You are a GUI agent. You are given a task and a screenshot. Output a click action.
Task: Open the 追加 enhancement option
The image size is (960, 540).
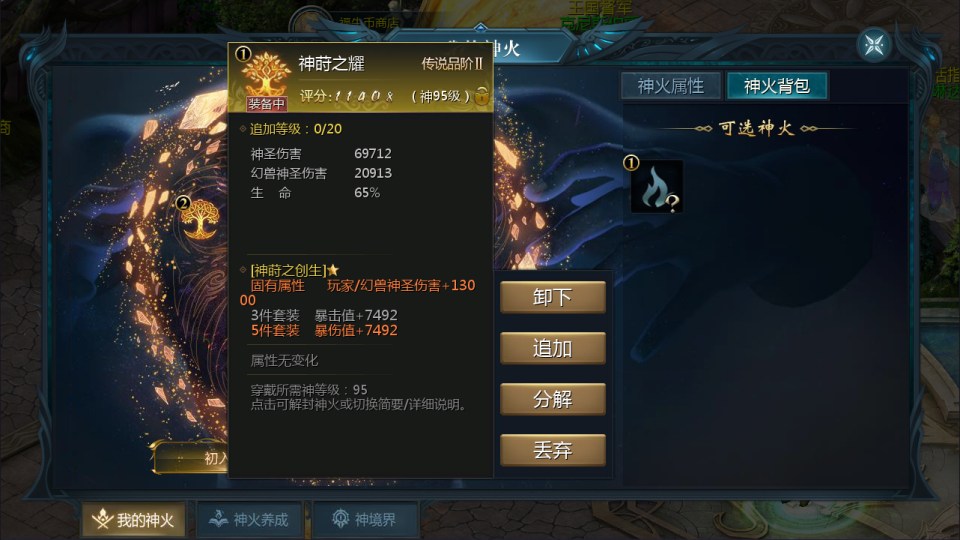tap(553, 348)
